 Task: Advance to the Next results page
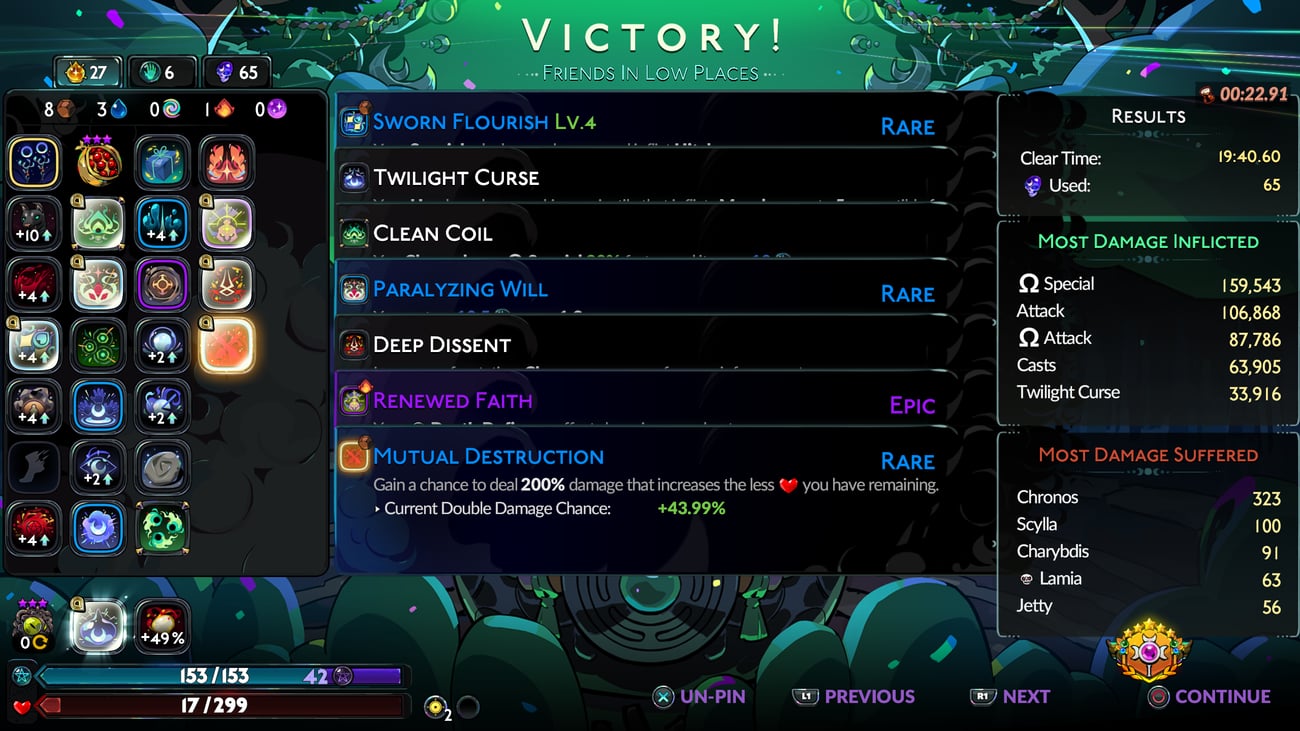click(x=1011, y=697)
